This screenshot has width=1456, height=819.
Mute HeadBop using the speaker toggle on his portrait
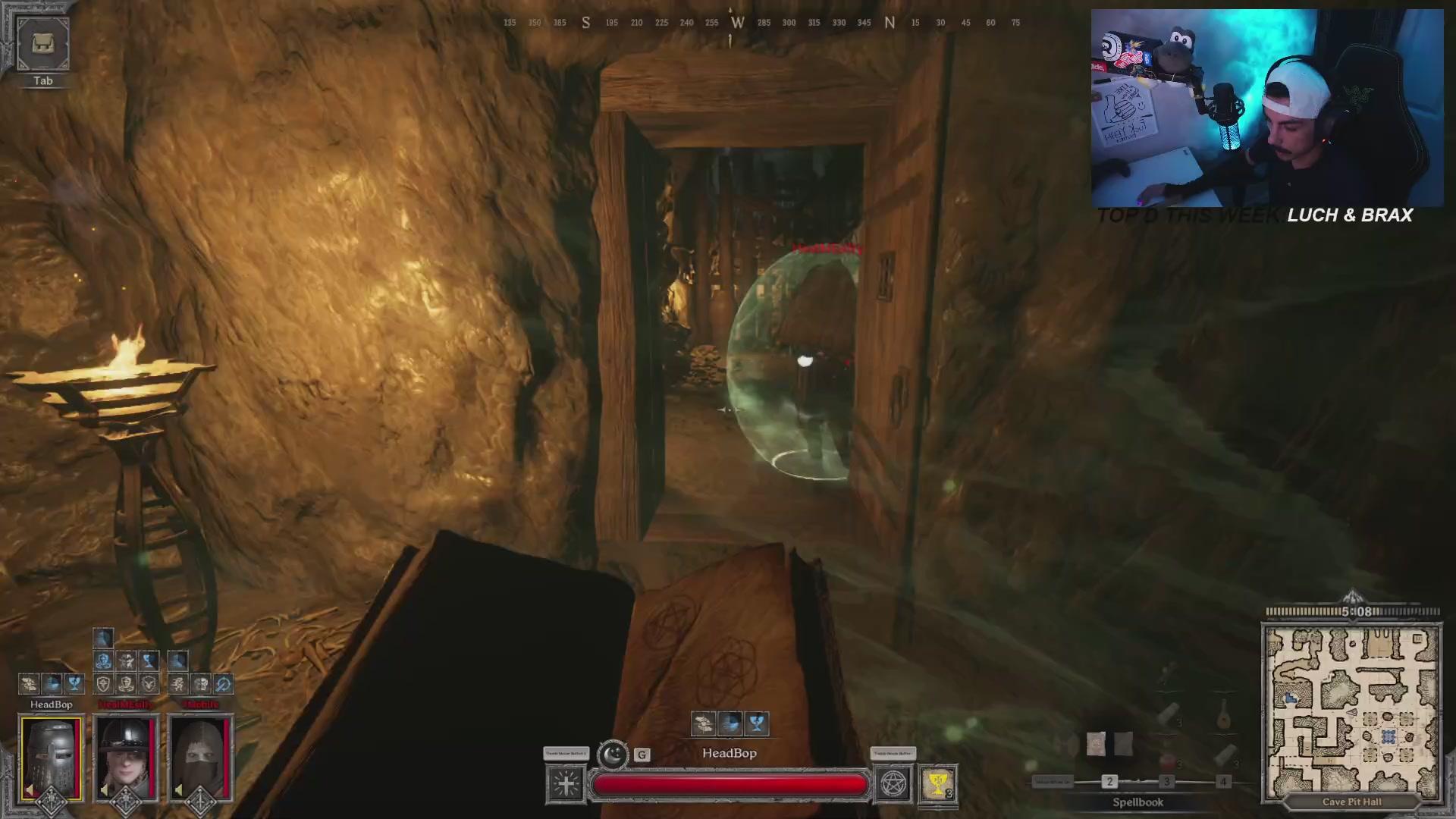(x=30, y=790)
